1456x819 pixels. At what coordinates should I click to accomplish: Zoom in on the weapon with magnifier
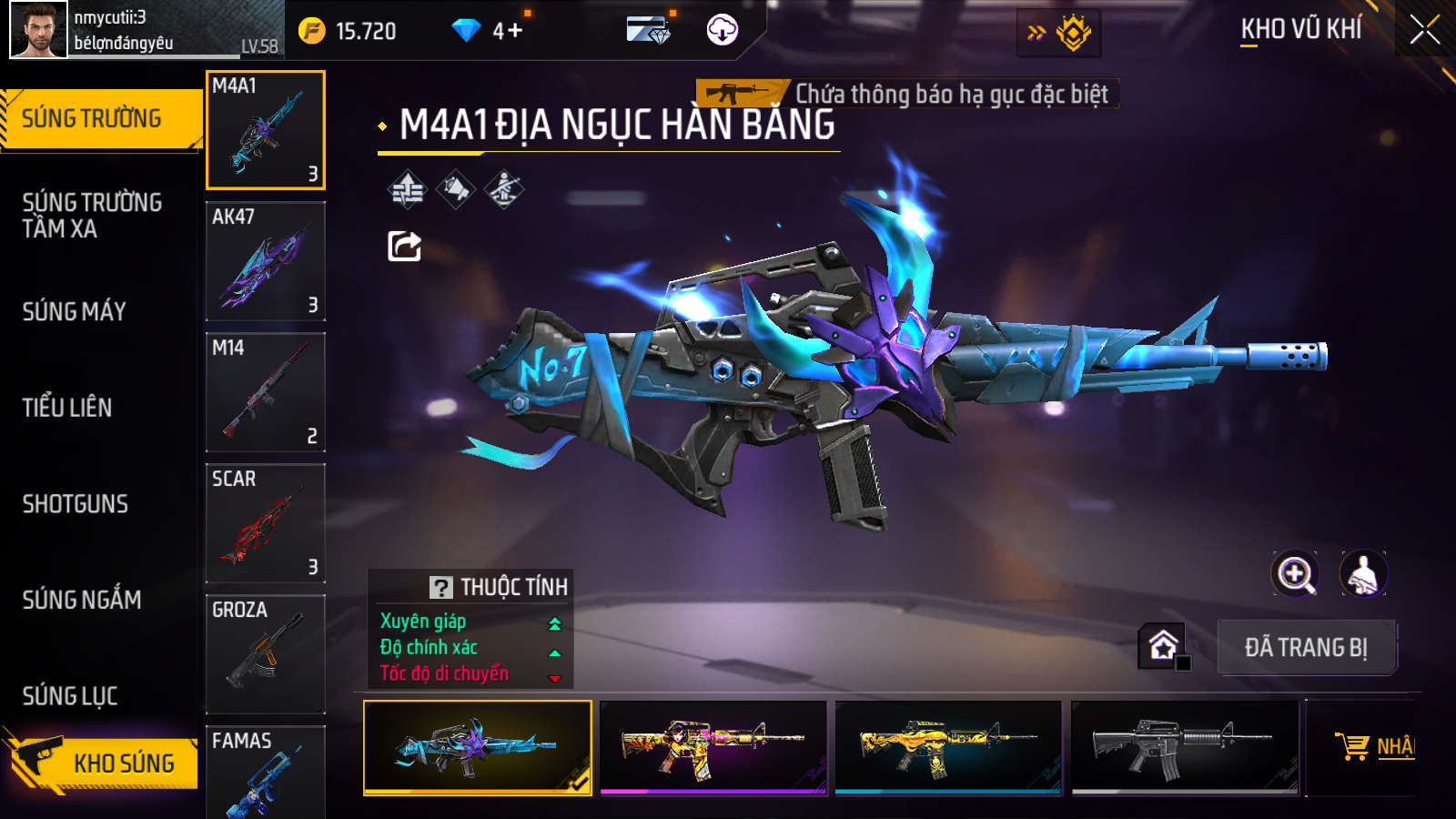pos(1295,574)
